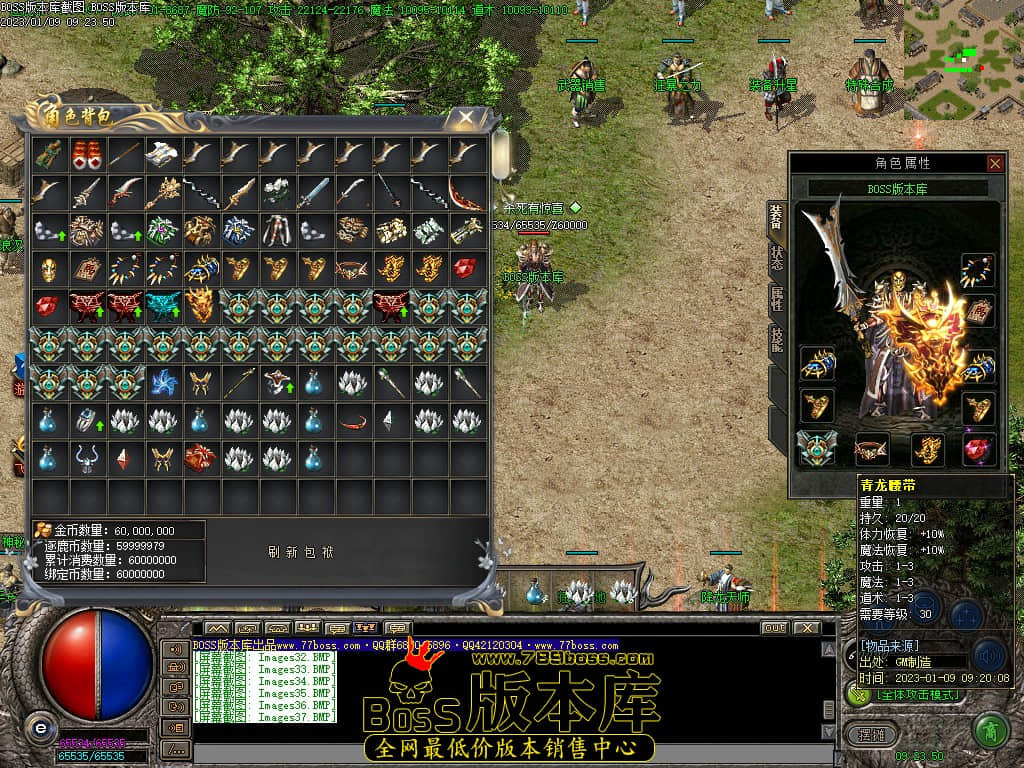The width and height of the screenshot is (1024, 768).
Task: Select the red gift box item
Action: pos(200,458)
